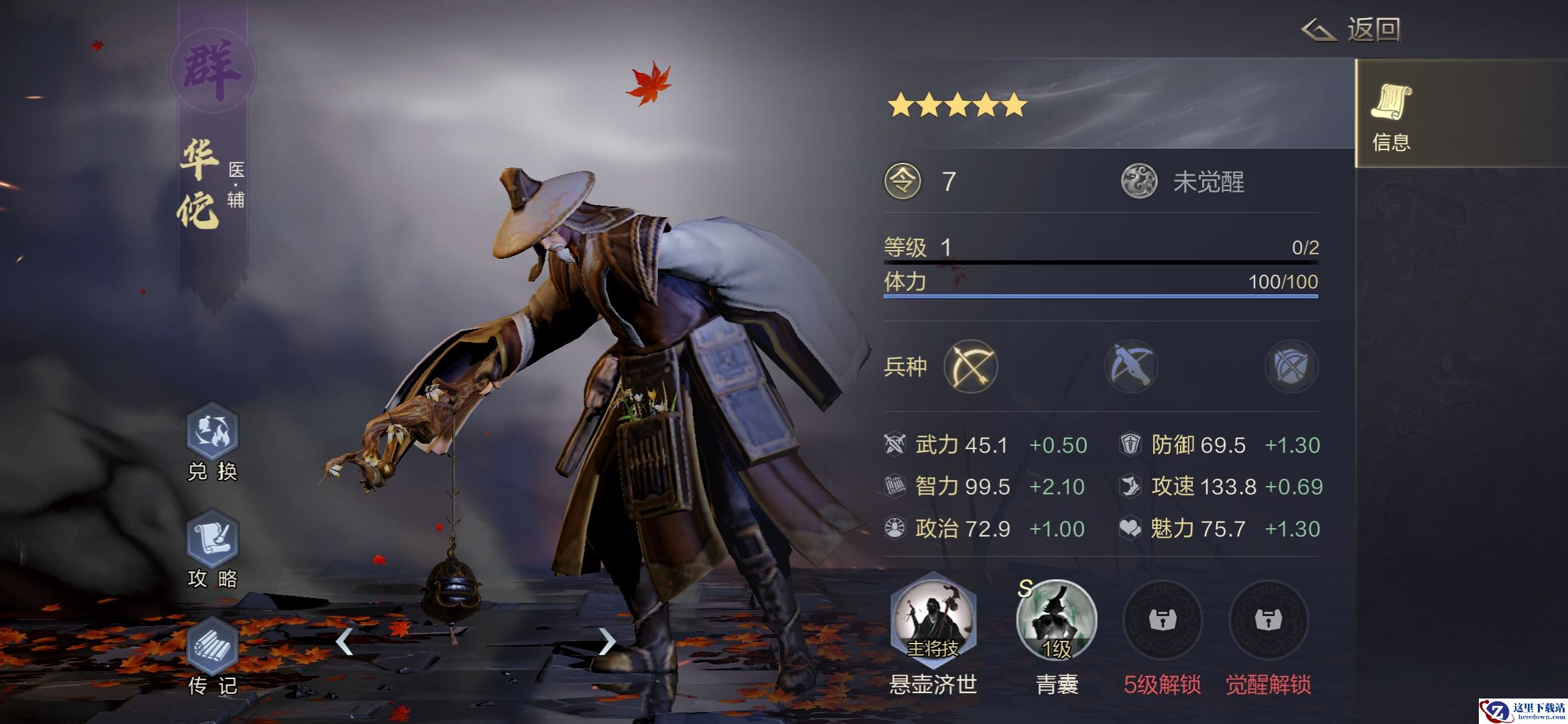Tap the 令 command cost icon

[903, 182]
